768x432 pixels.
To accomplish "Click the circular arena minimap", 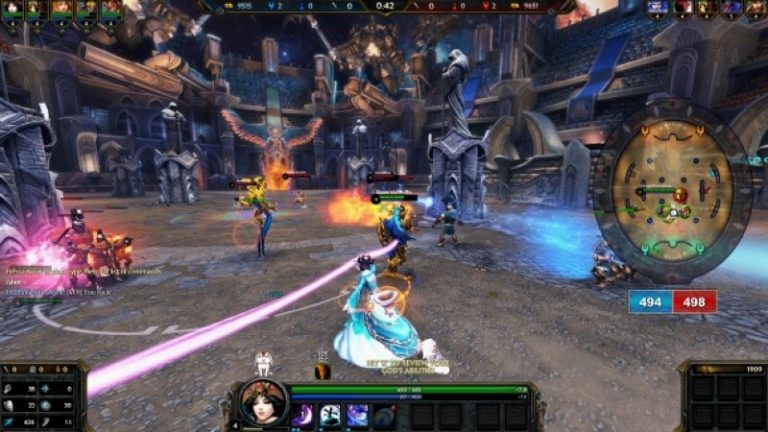I will [x=671, y=189].
